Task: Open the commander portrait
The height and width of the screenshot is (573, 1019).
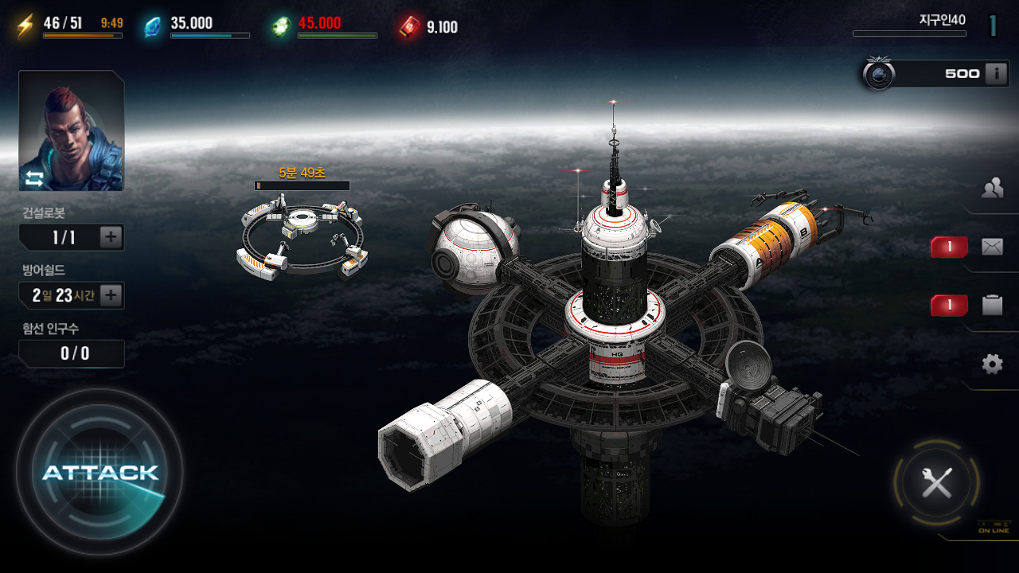Action: coord(71,122)
